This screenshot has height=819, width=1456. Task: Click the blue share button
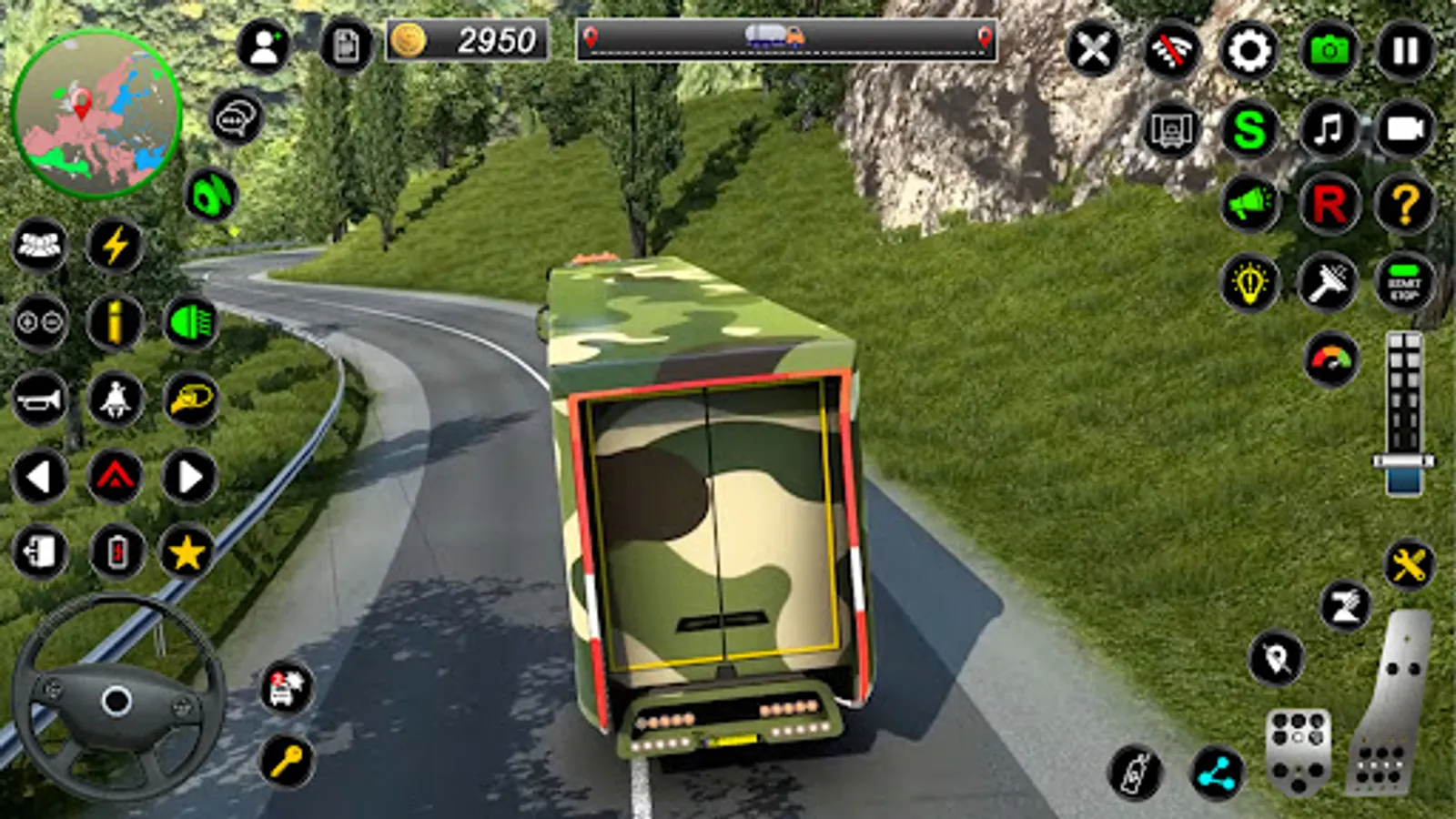(1217, 774)
